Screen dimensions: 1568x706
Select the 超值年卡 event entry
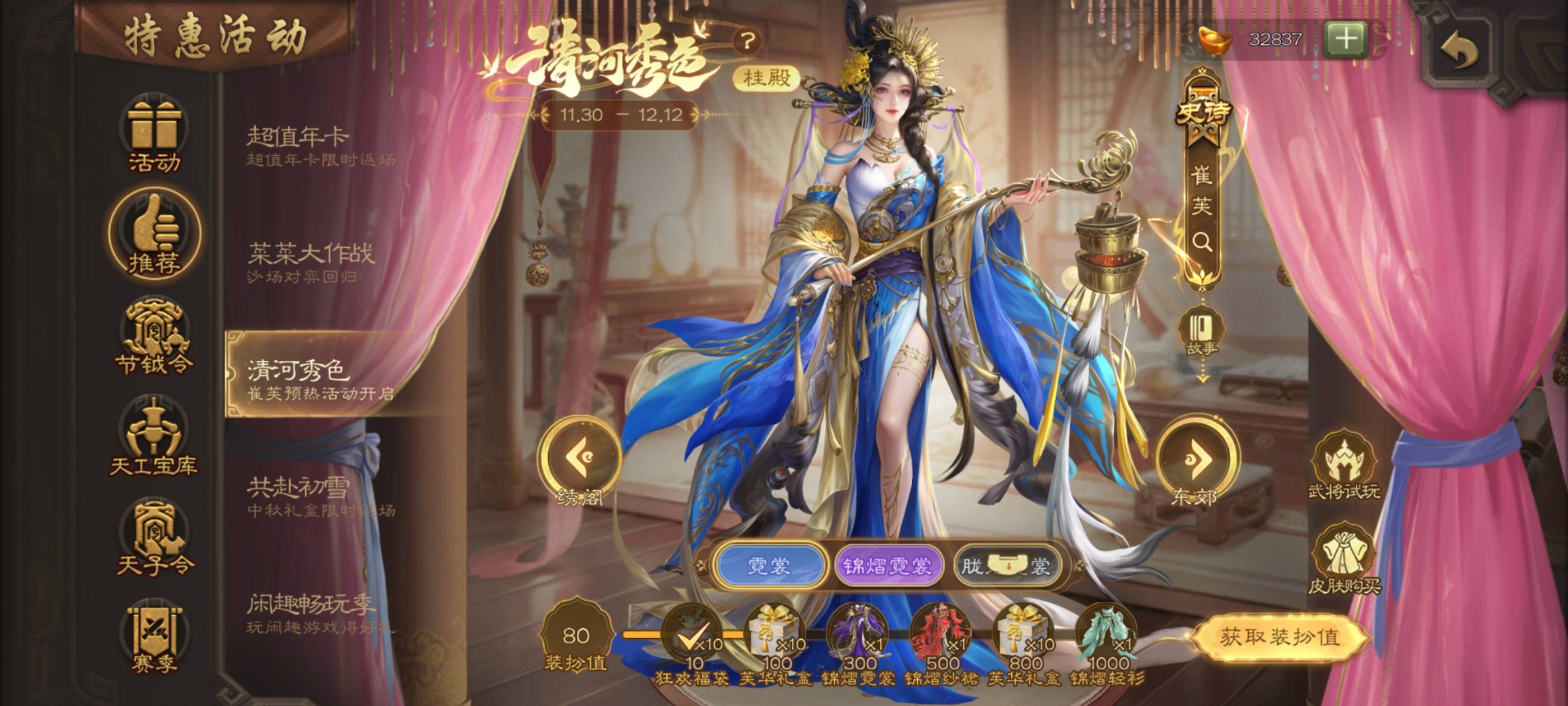click(x=321, y=145)
